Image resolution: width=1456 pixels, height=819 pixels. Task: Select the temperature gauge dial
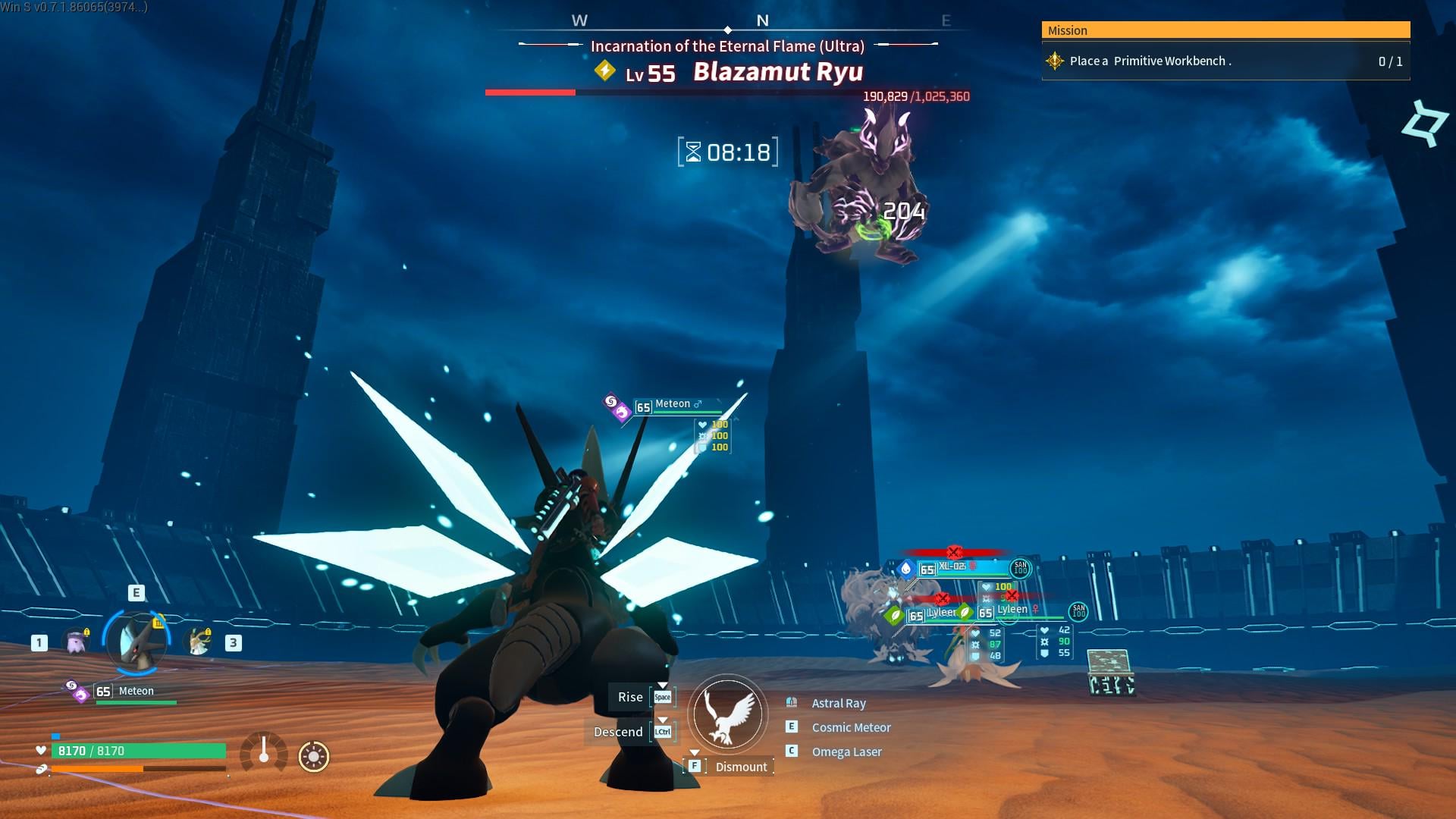point(263,752)
